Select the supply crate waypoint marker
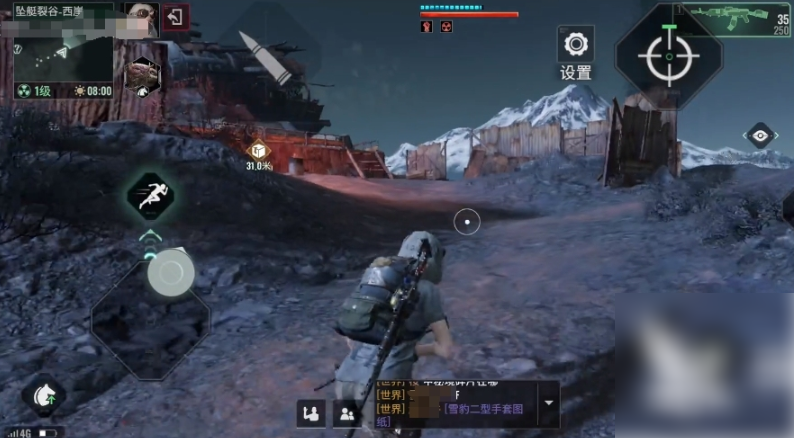The width and height of the screenshot is (794, 438). click(x=259, y=150)
